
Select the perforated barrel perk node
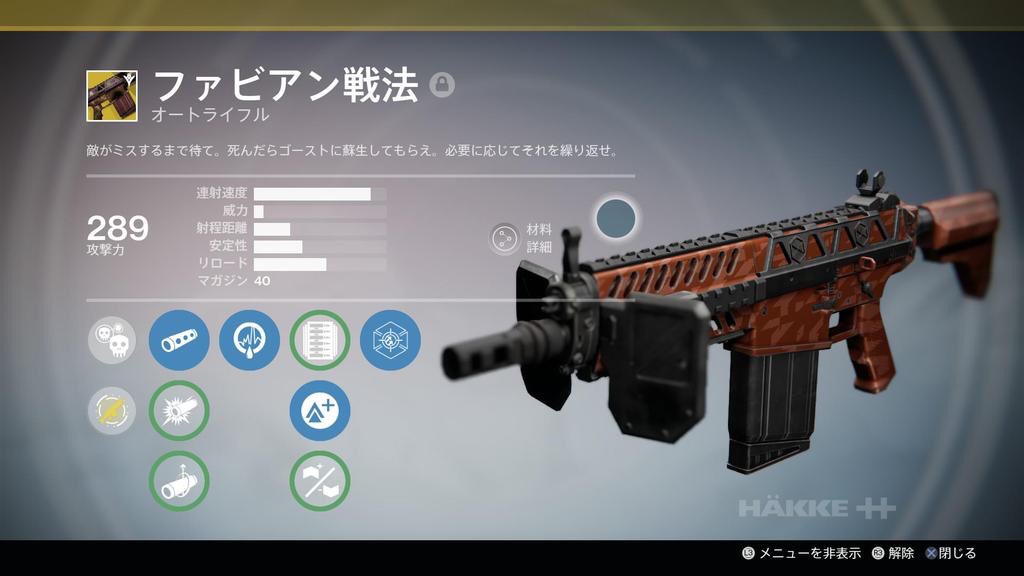coord(179,340)
